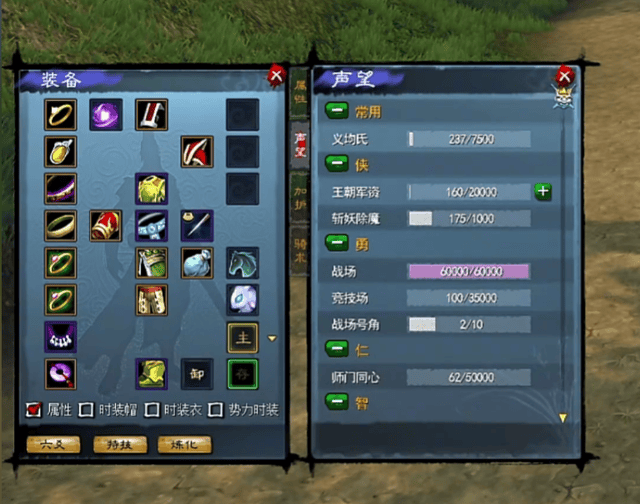Toggle the 属性 checkbox

point(34,410)
